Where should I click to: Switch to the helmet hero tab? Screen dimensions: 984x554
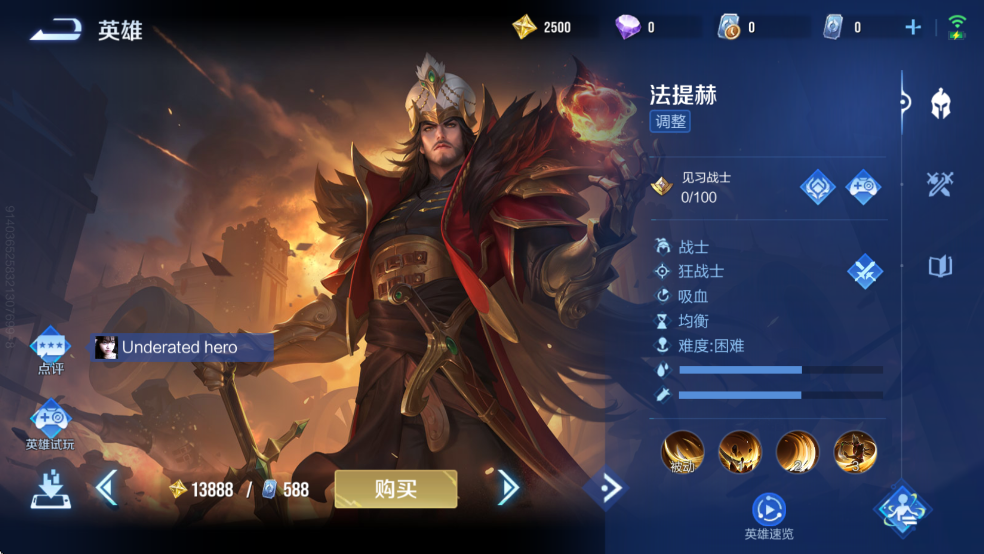[x=940, y=103]
